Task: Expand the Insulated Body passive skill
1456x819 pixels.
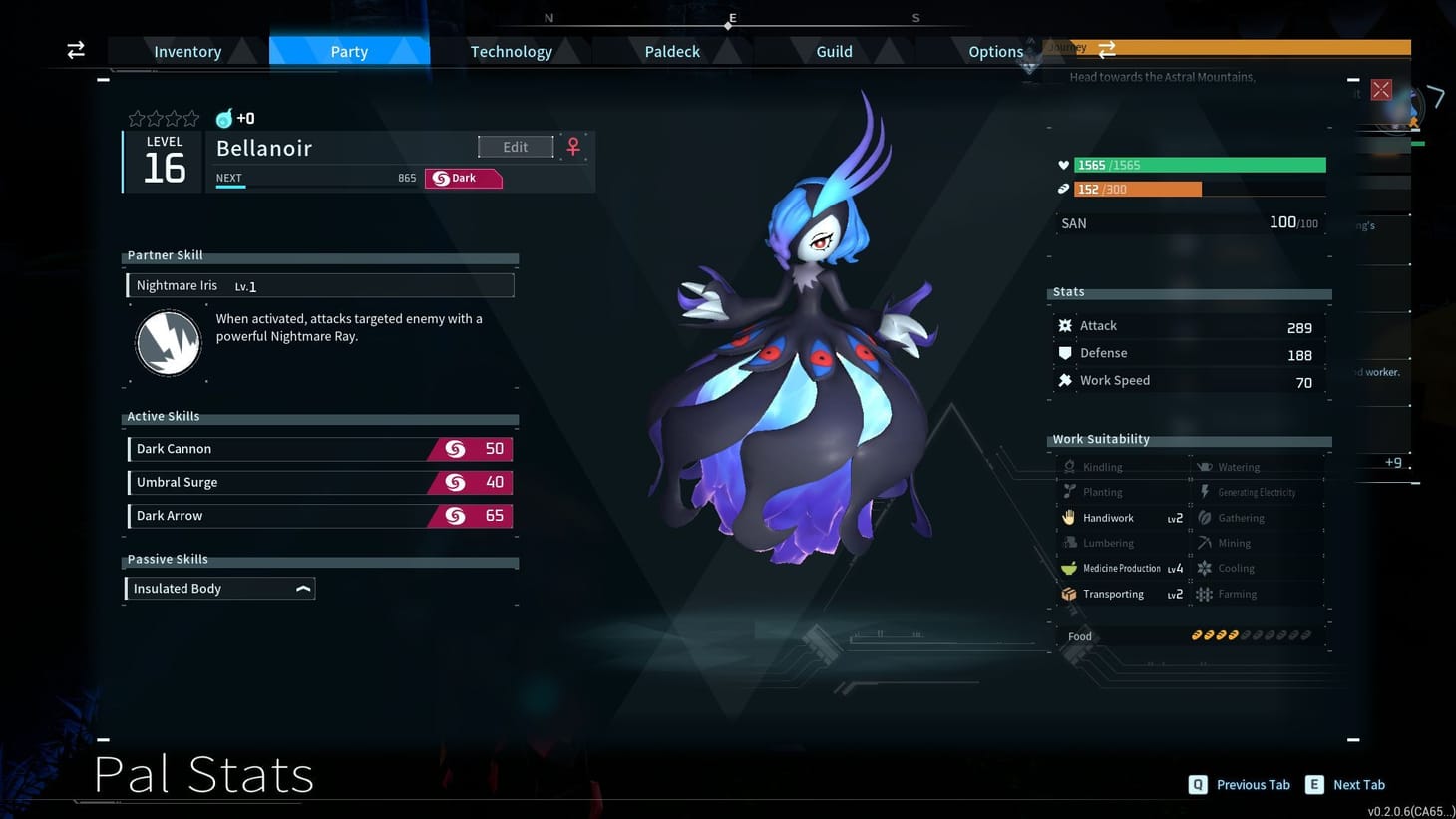Action: tap(302, 588)
